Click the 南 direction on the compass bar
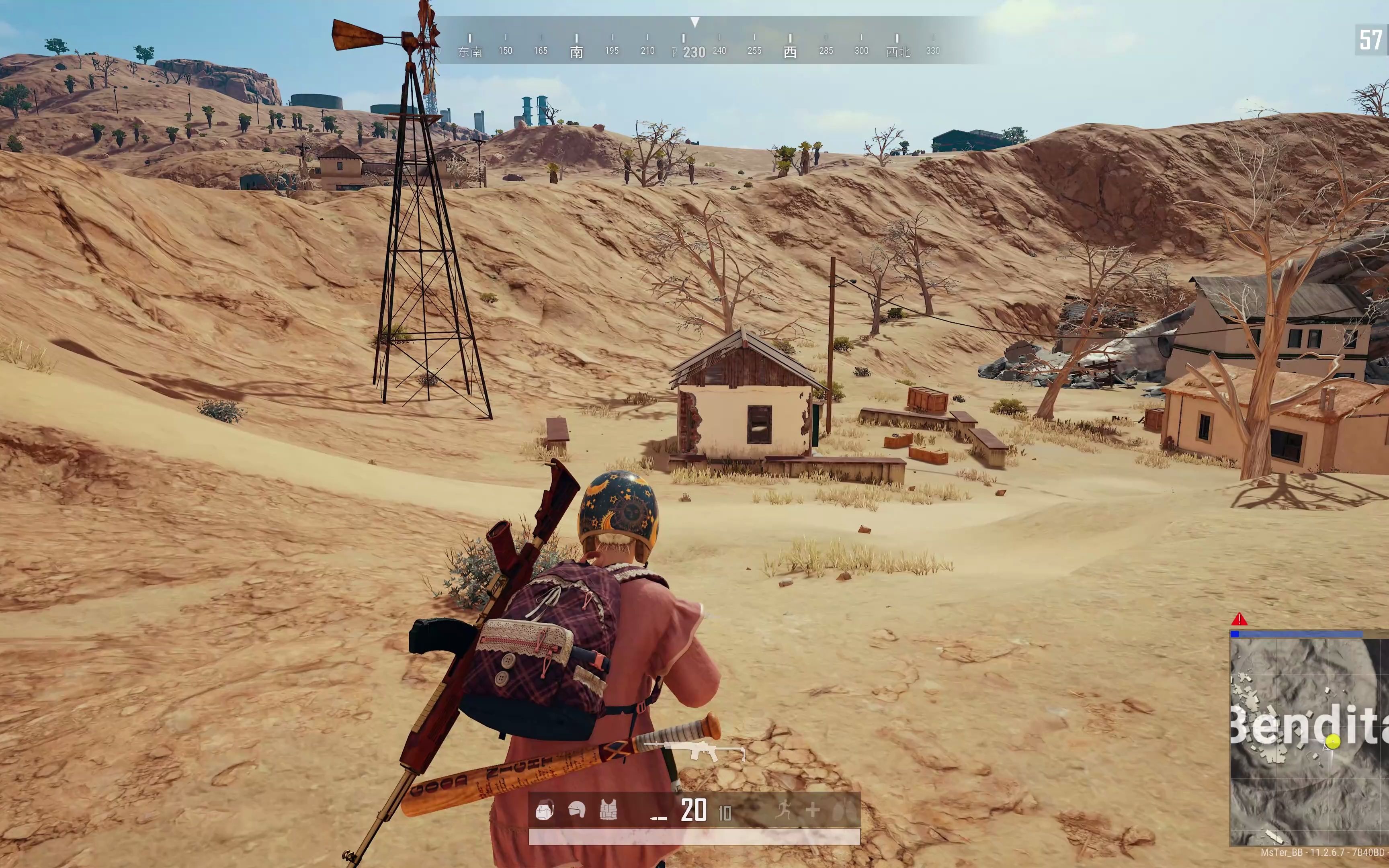The height and width of the screenshot is (868, 1389). 577,51
